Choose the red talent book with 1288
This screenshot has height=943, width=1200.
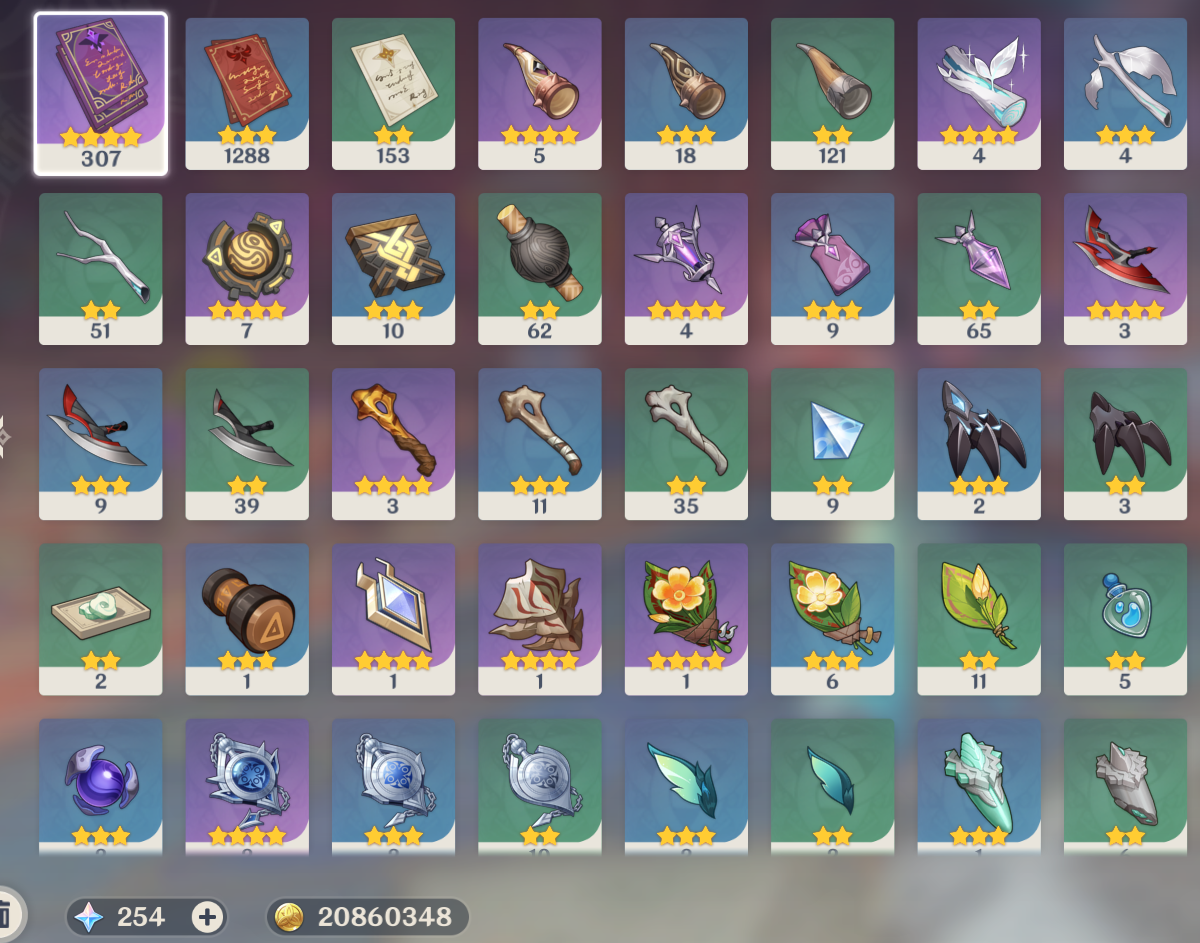point(247,93)
